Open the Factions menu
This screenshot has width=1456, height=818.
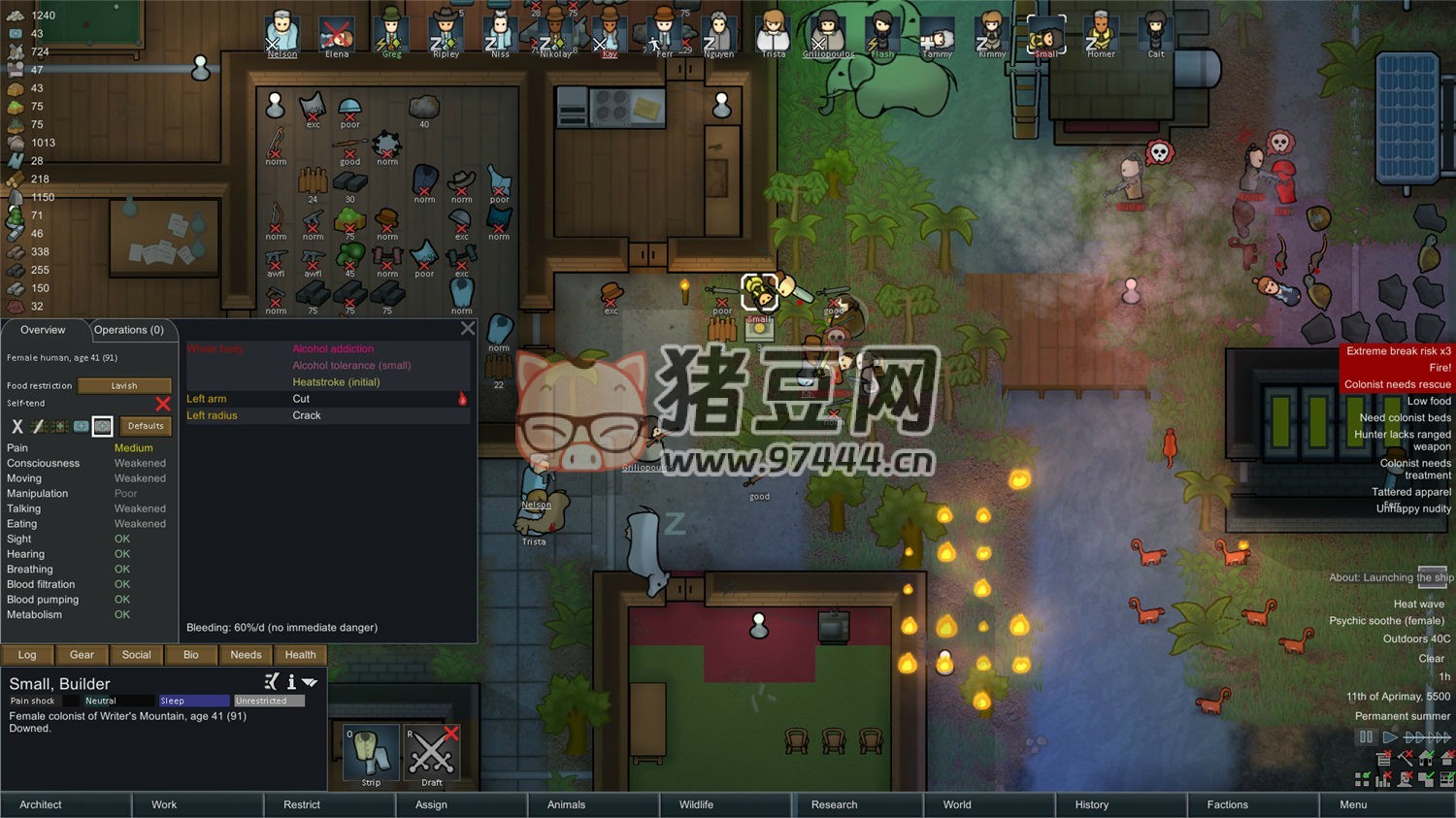point(1227,804)
